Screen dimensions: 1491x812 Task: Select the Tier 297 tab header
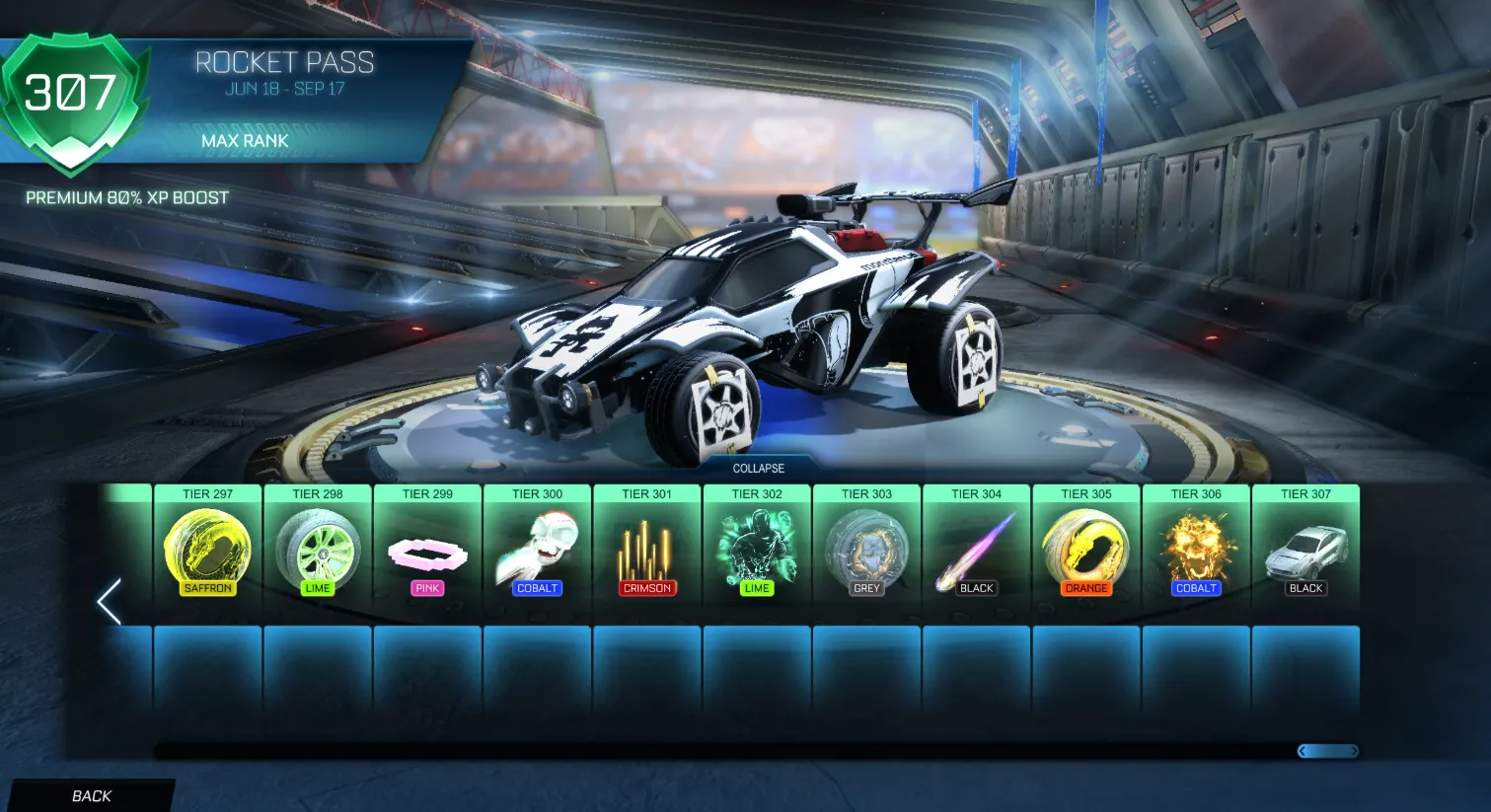[208, 493]
